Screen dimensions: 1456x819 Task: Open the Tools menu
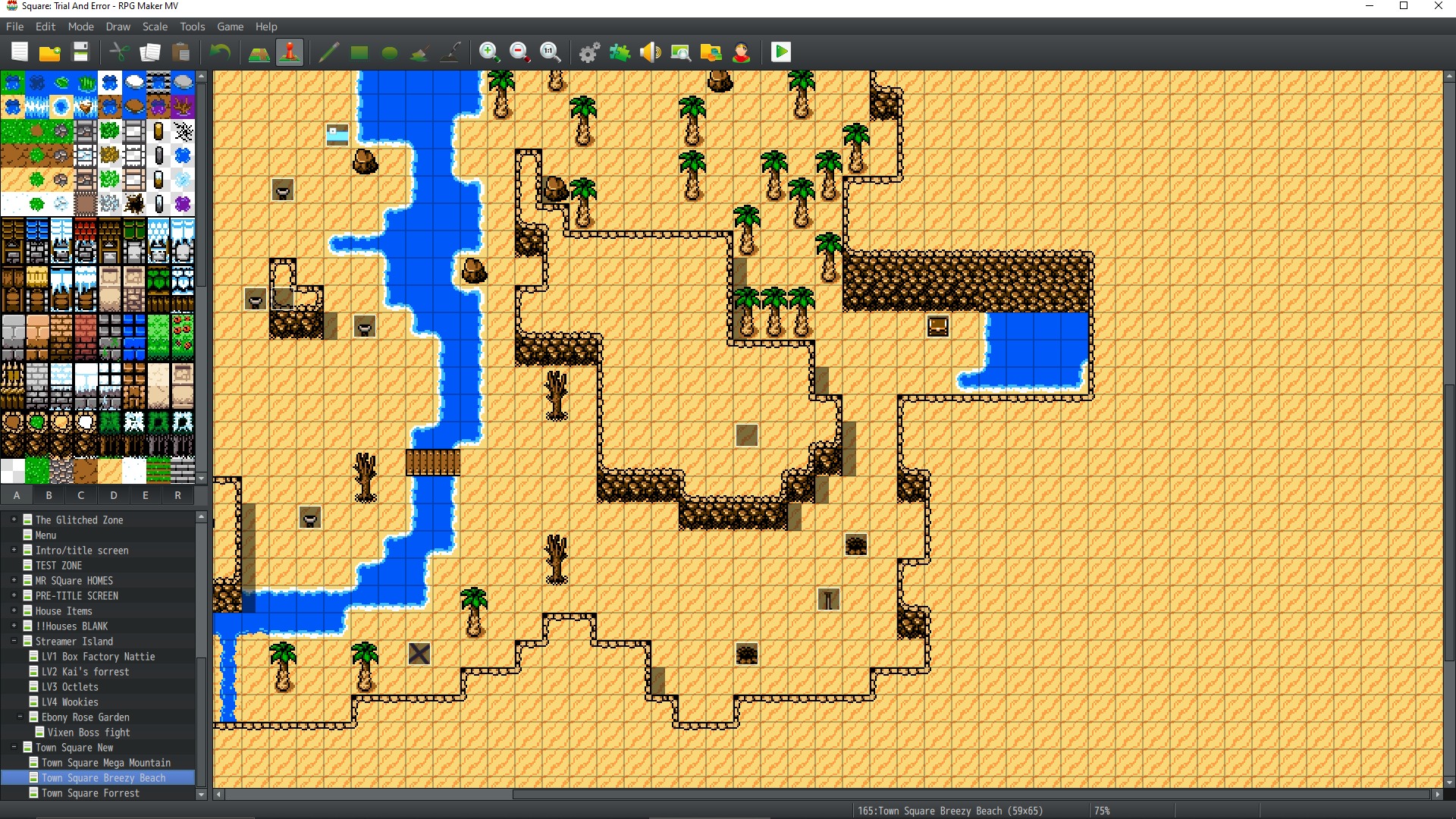pos(192,27)
